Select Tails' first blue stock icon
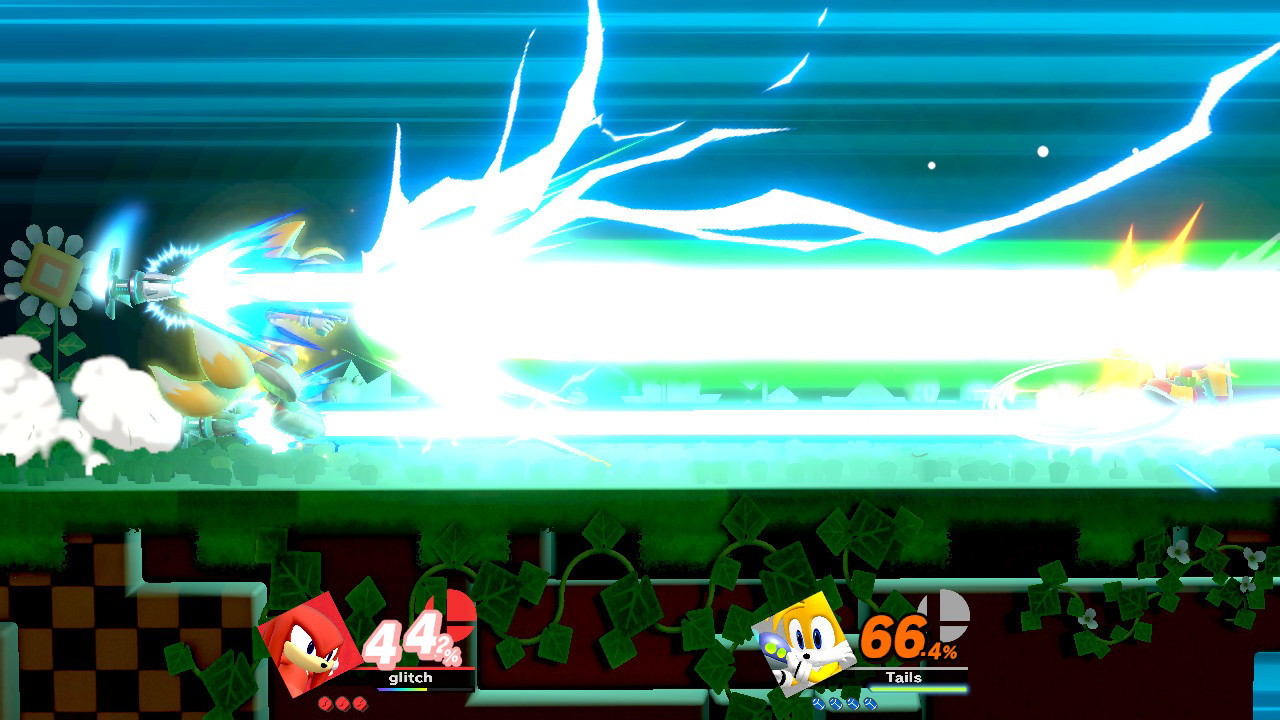Image resolution: width=1280 pixels, height=720 pixels. click(x=818, y=703)
